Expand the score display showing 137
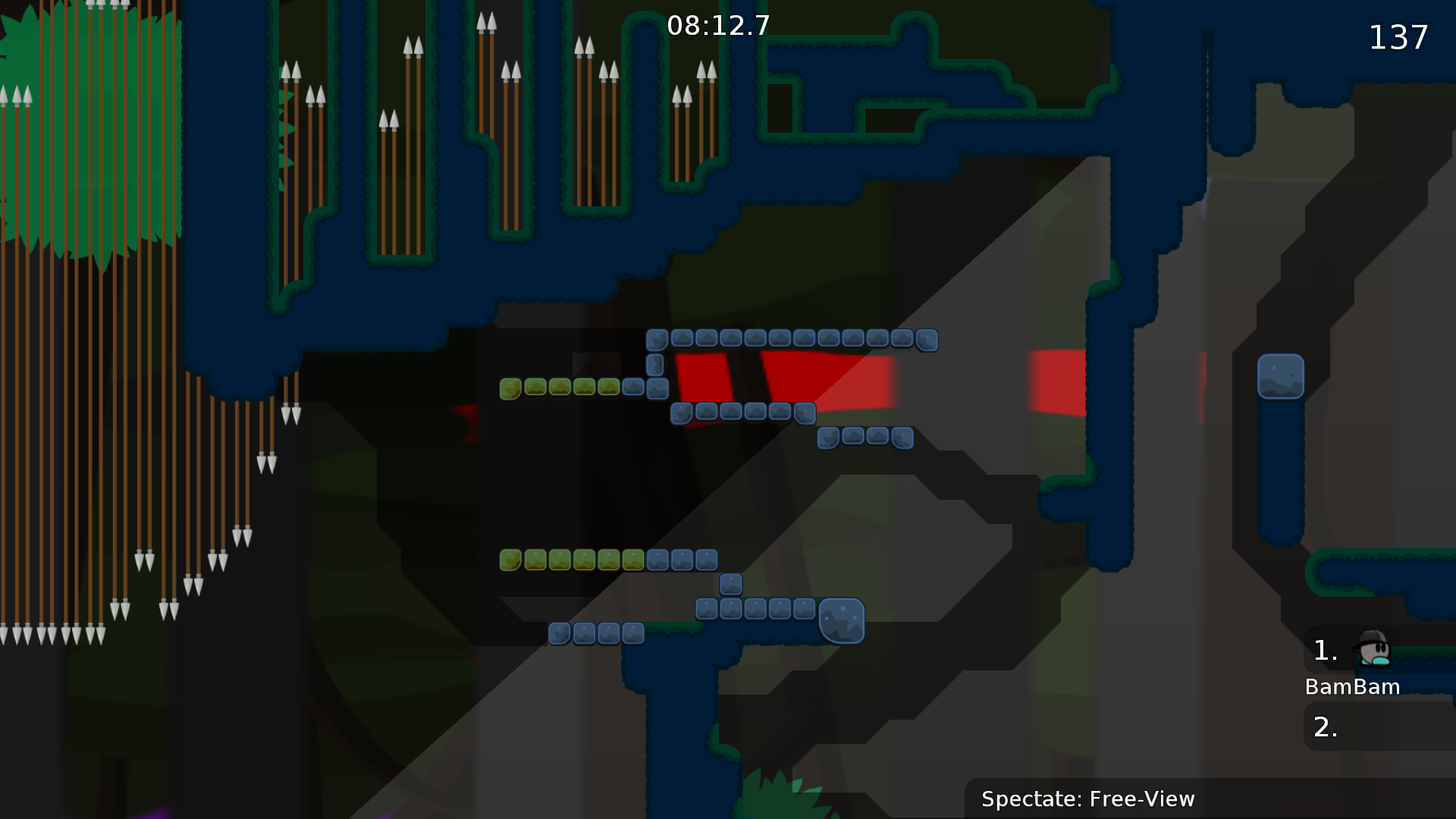Image resolution: width=1456 pixels, height=819 pixels. pos(1398,38)
